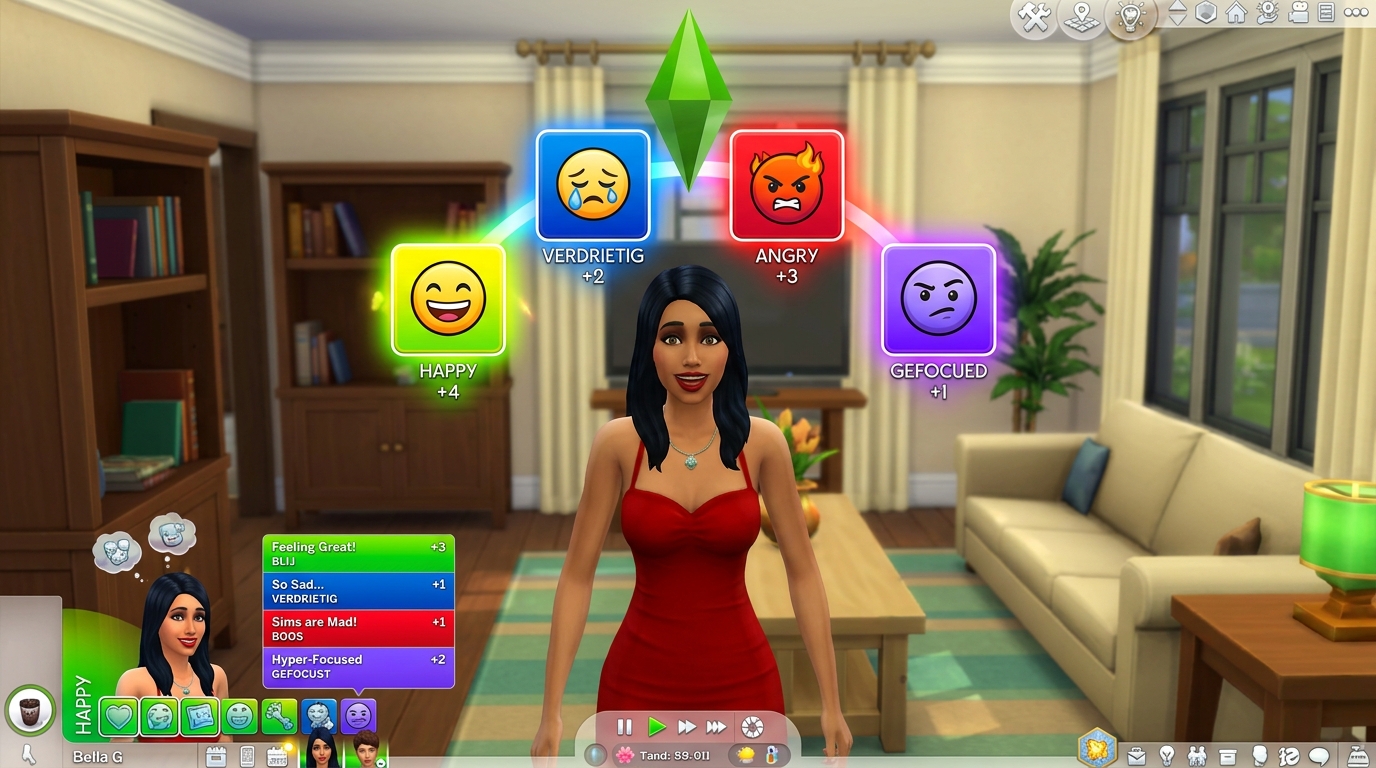This screenshot has width=1376, height=768.
Task: Open notifications via the chat bubble
Action: click(1319, 757)
